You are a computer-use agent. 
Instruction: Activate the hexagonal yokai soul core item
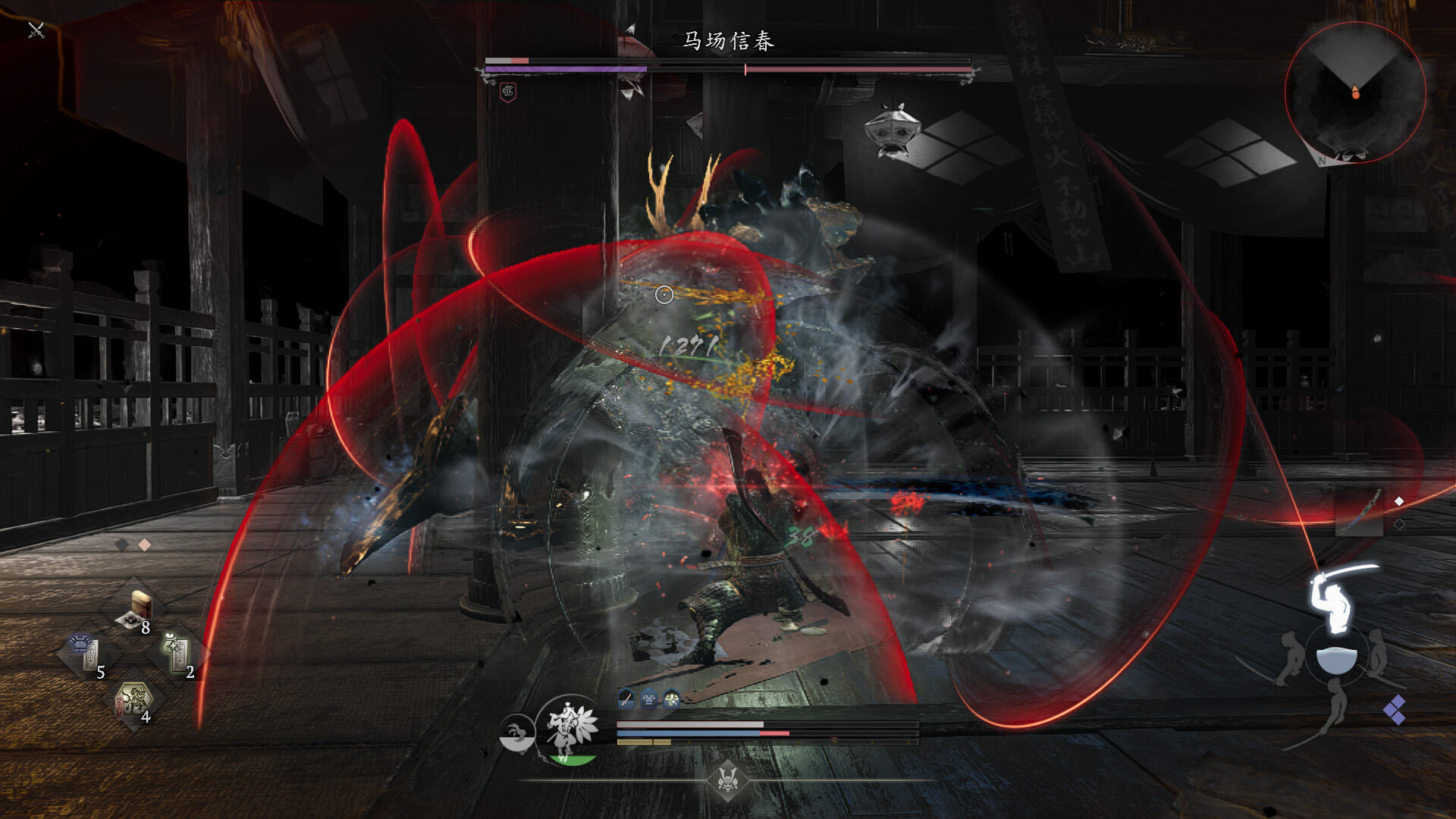pyautogui.click(x=133, y=701)
